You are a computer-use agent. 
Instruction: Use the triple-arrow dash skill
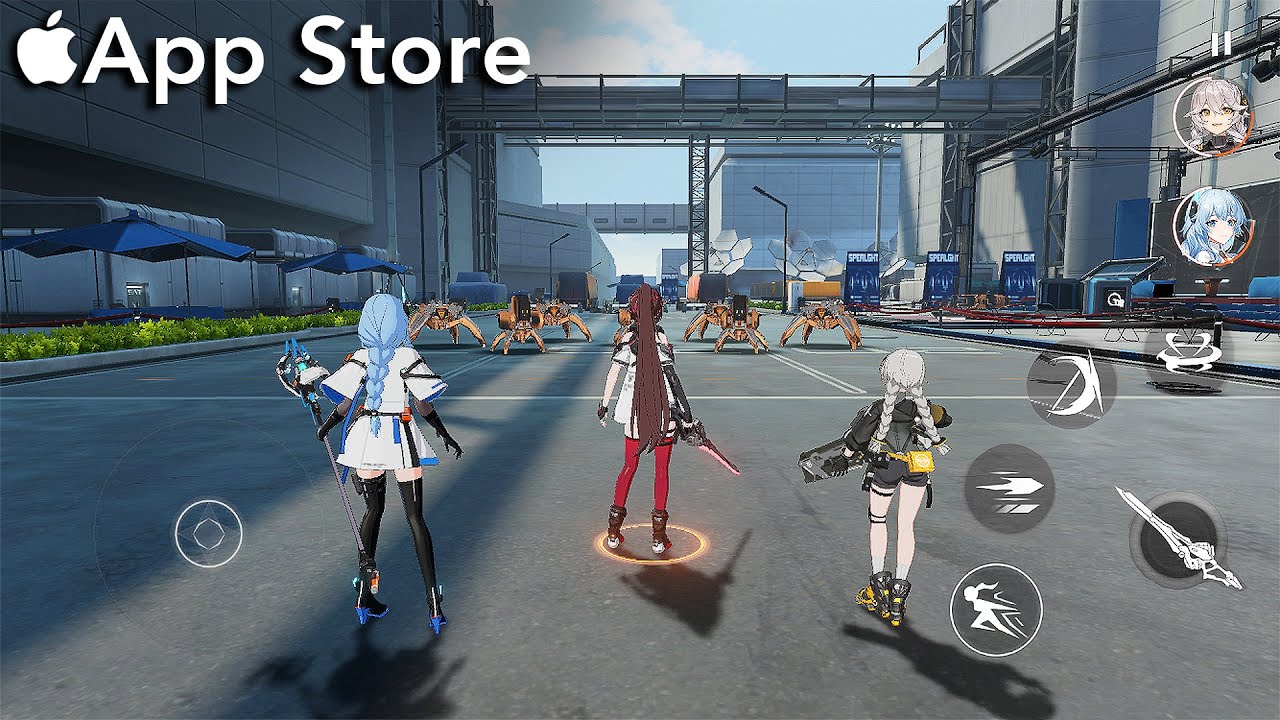click(x=1009, y=488)
